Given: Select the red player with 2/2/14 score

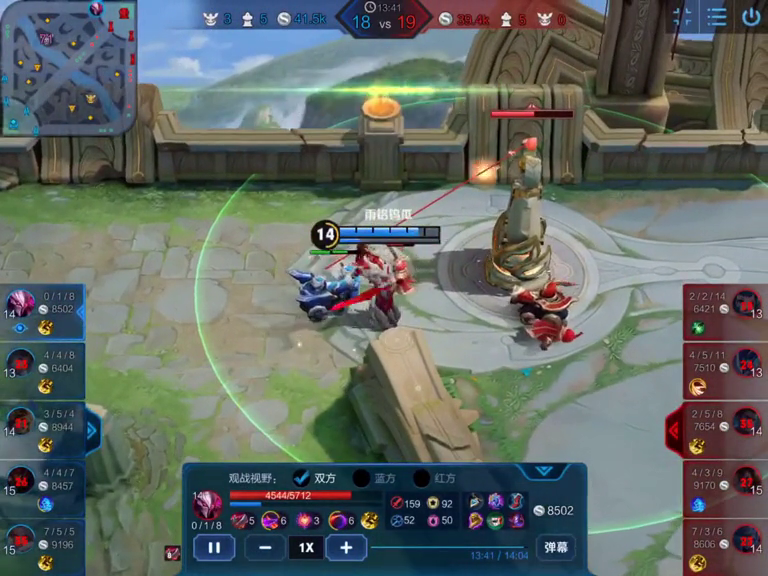Looking at the screenshot, I should click(x=725, y=313).
